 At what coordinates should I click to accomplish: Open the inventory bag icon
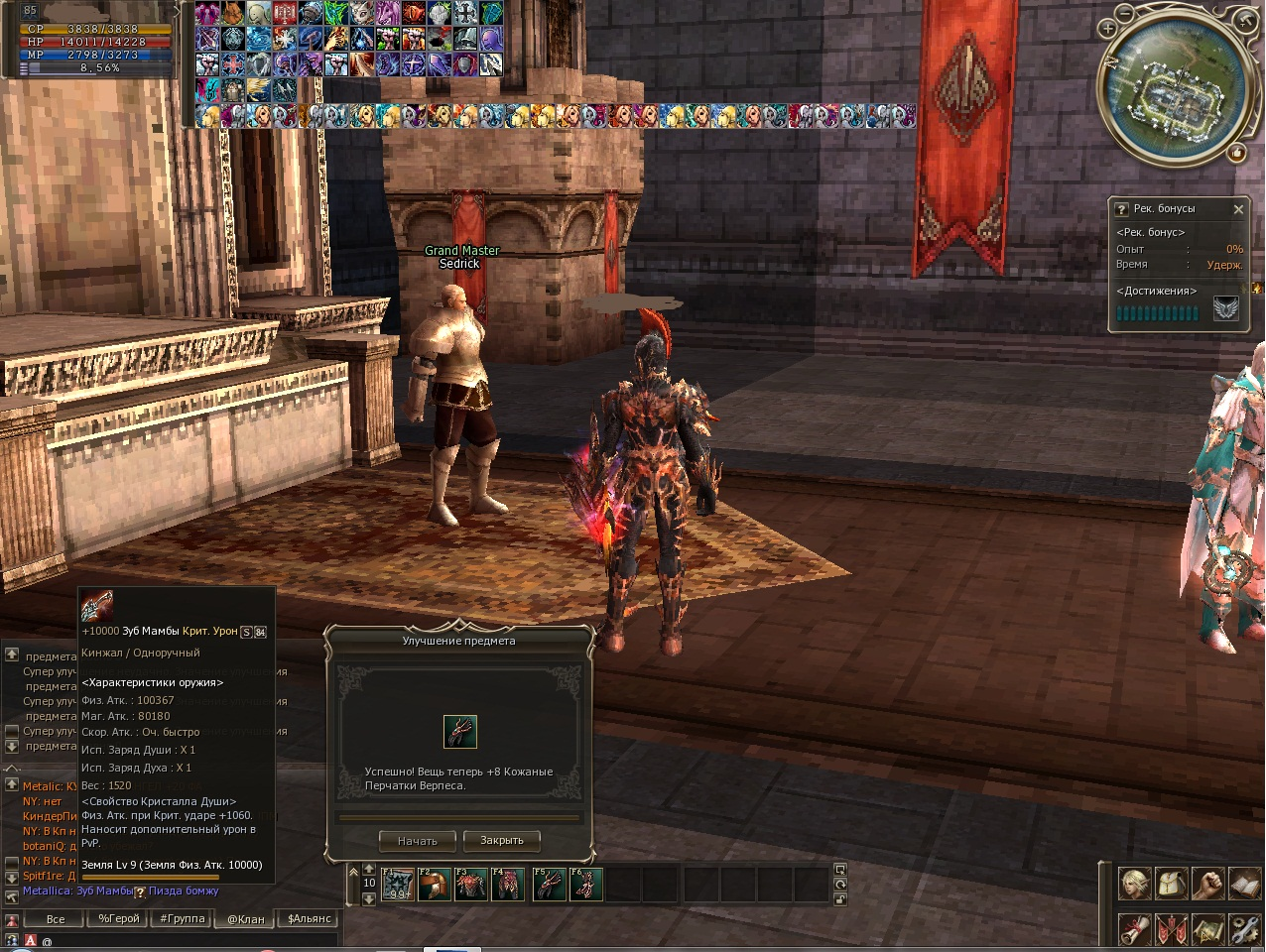pyautogui.click(x=1172, y=883)
